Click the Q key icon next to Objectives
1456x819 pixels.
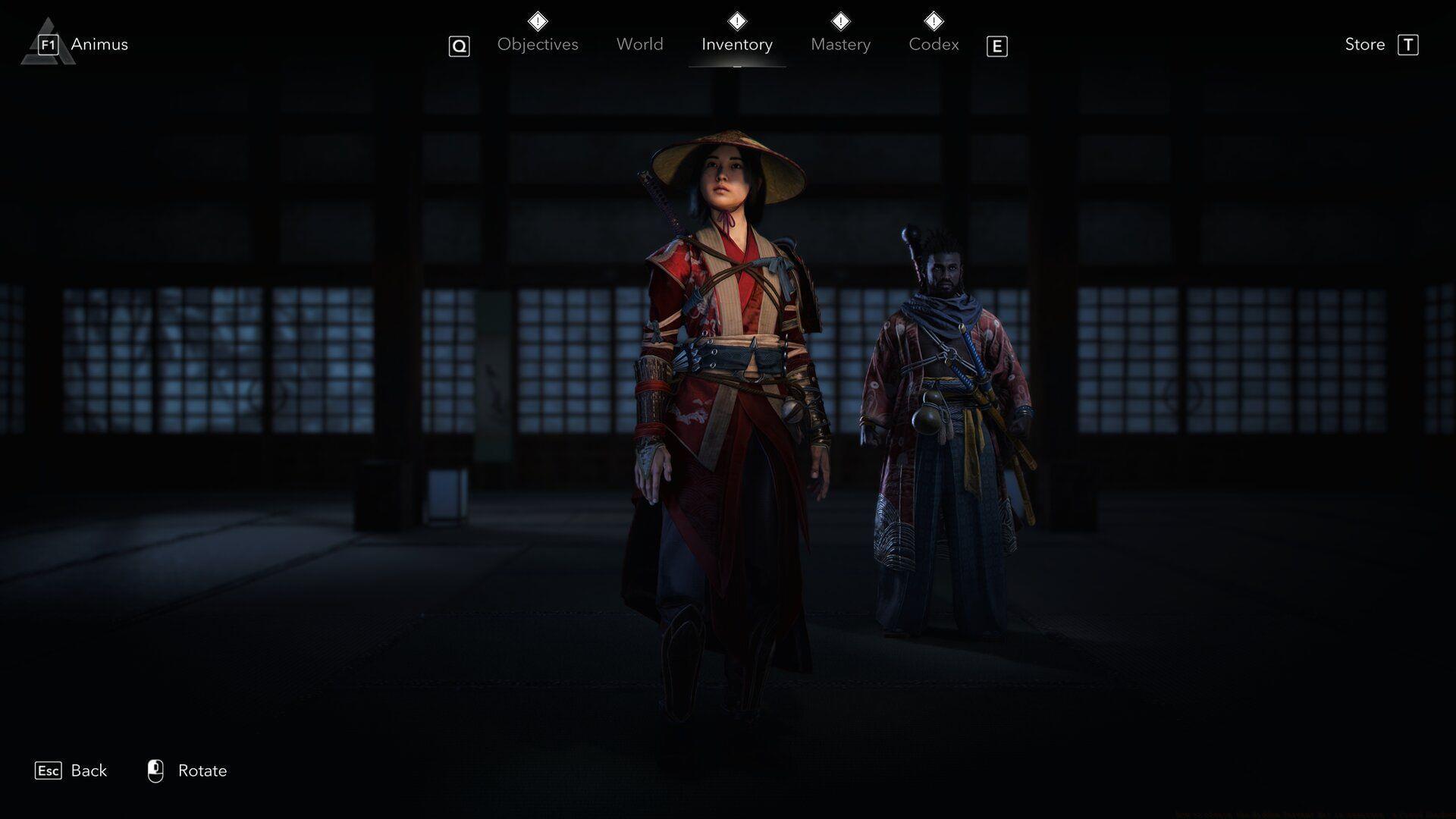point(458,45)
